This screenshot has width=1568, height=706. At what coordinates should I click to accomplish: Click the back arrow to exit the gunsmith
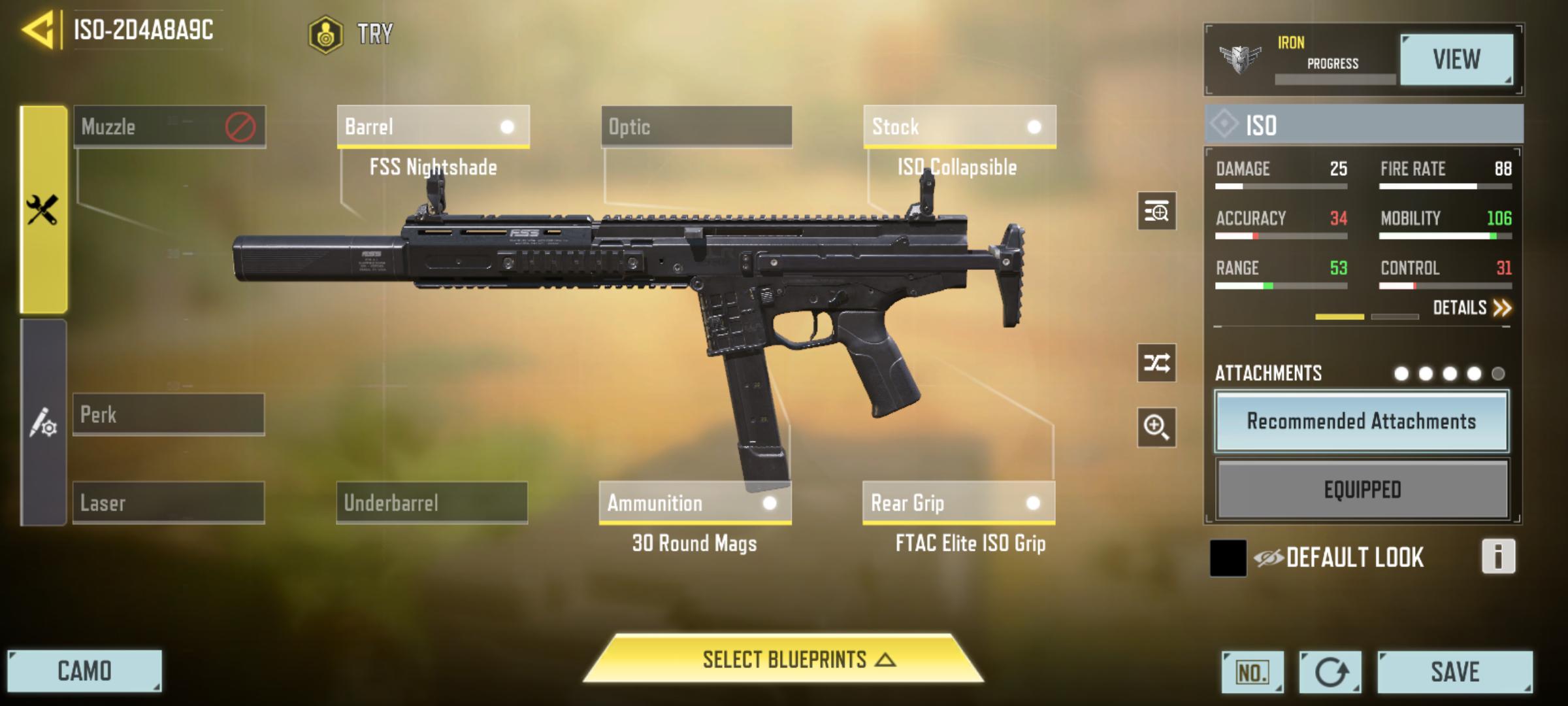pos(36,28)
